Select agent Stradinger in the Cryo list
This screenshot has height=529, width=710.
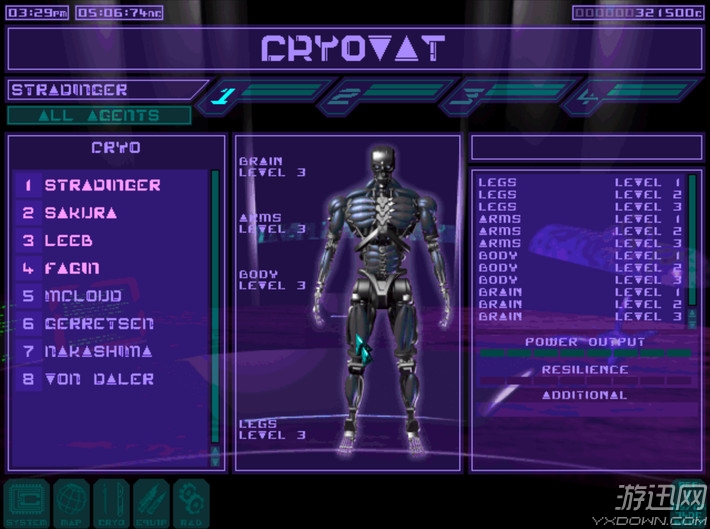pos(102,185)
